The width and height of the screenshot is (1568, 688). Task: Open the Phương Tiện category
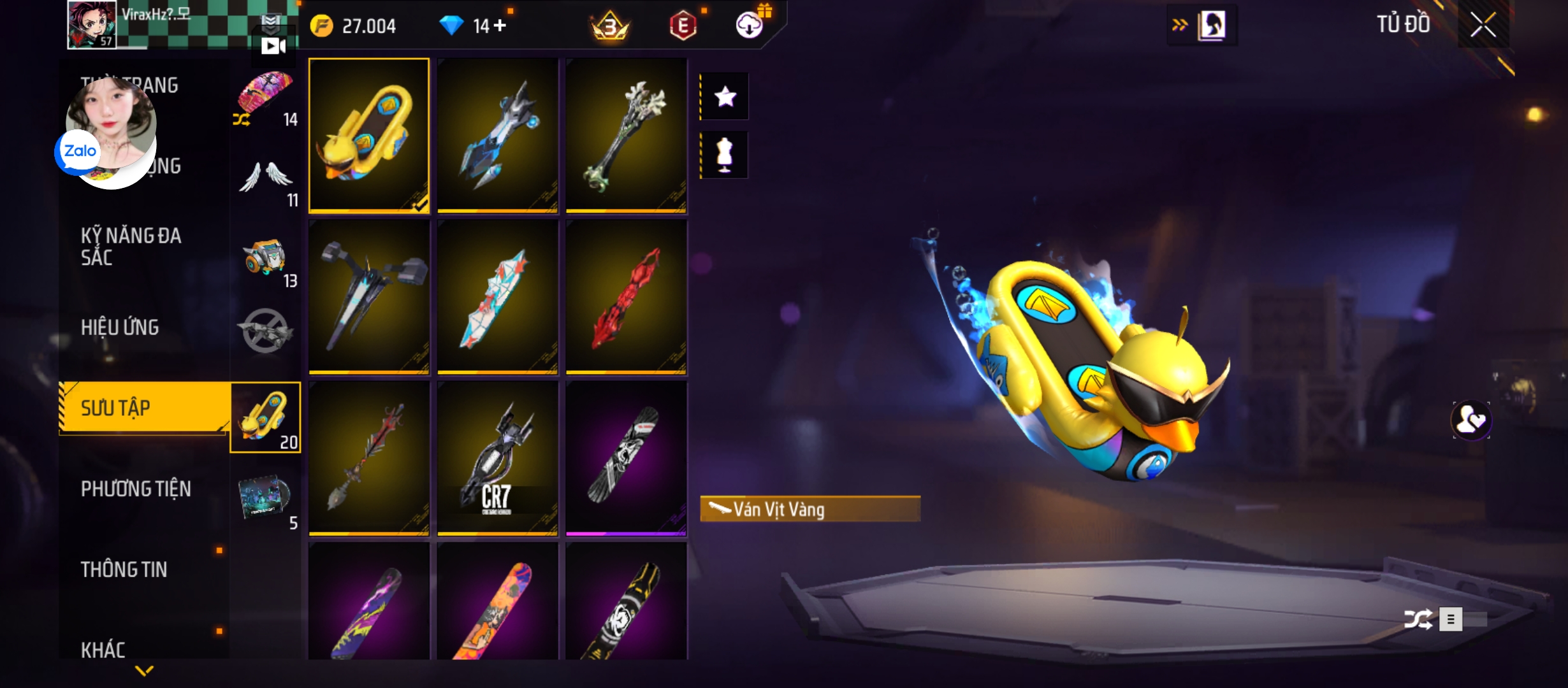point(136,489)
